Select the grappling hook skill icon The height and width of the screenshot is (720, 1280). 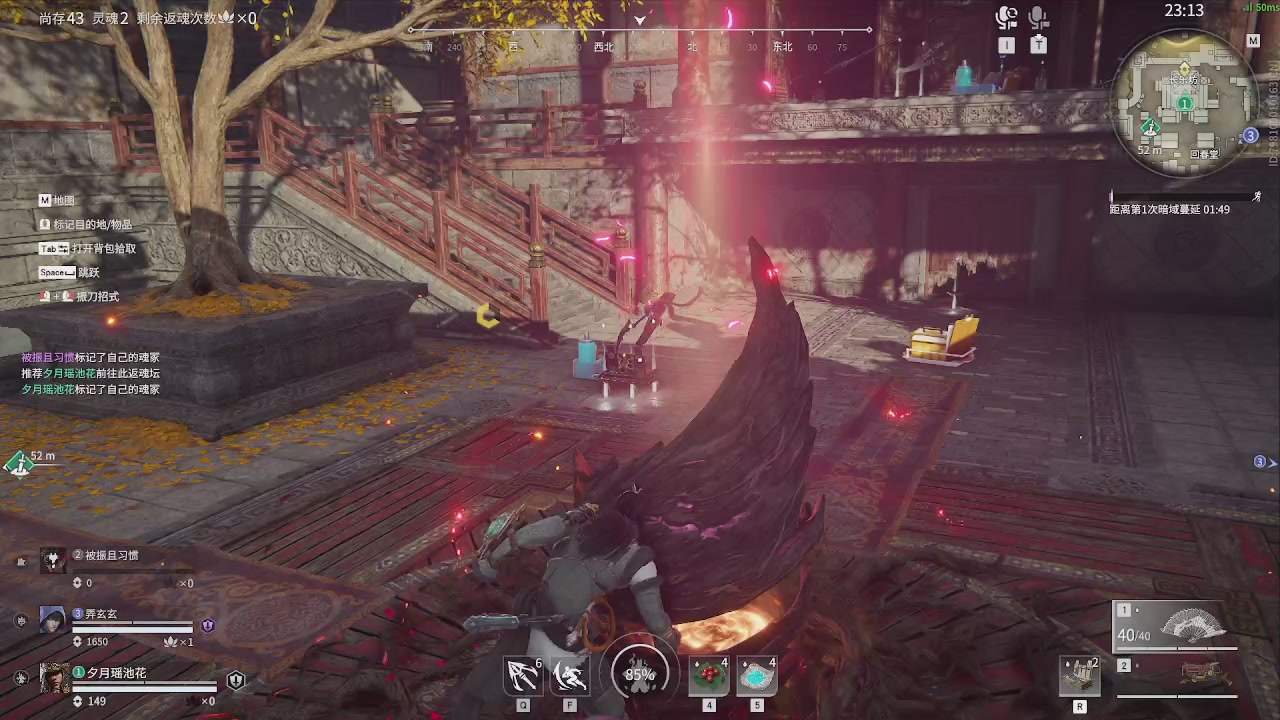(x=523, y=677)
